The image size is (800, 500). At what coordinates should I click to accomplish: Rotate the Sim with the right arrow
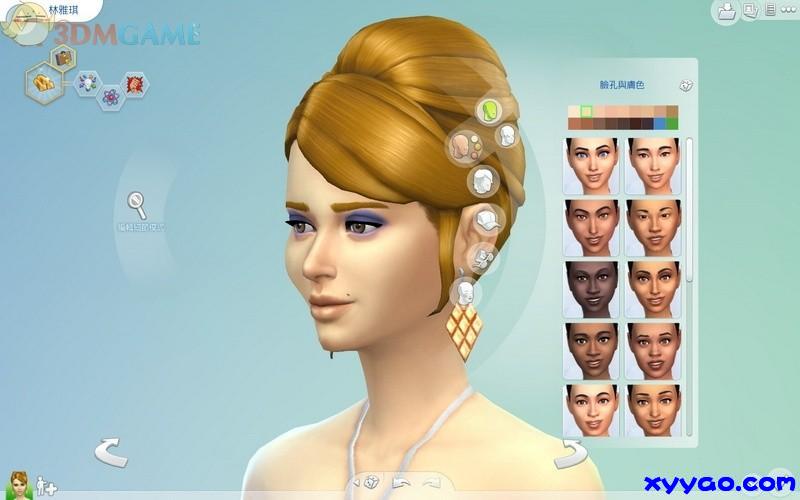(x=571, y=453)
